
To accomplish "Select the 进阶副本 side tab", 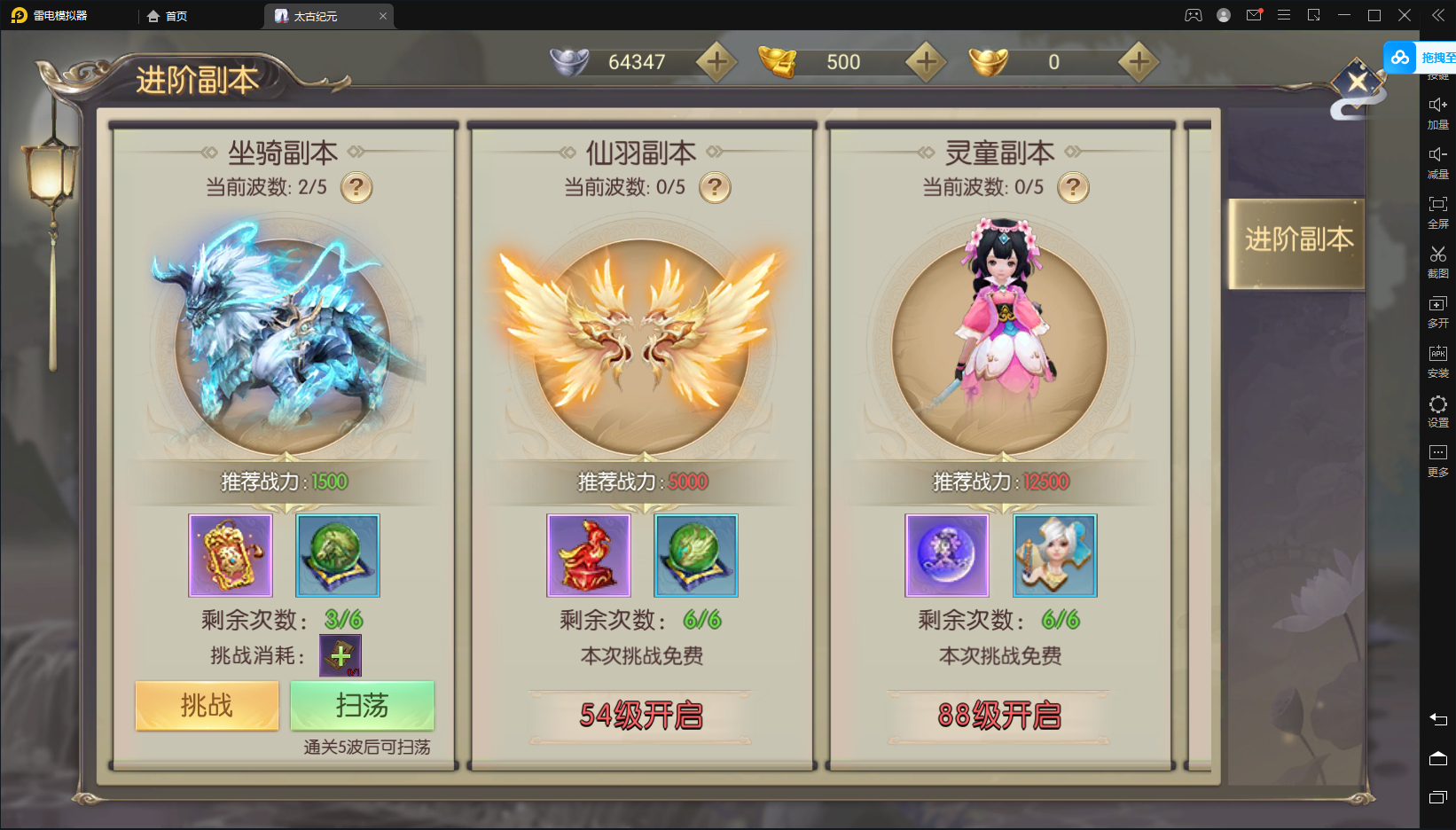I will pyautogui.click(x=1298, y=239).
